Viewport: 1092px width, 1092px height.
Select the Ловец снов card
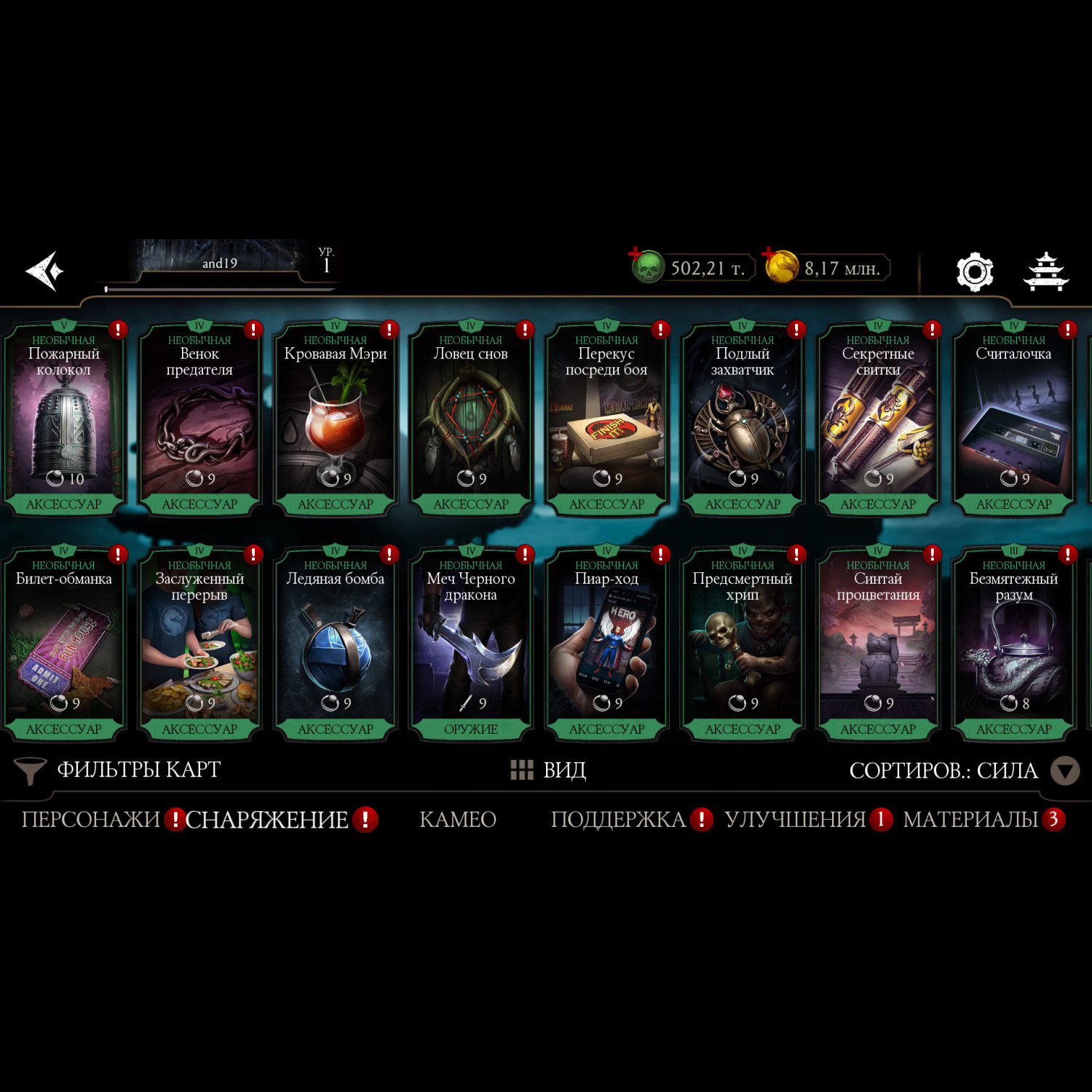471,420
